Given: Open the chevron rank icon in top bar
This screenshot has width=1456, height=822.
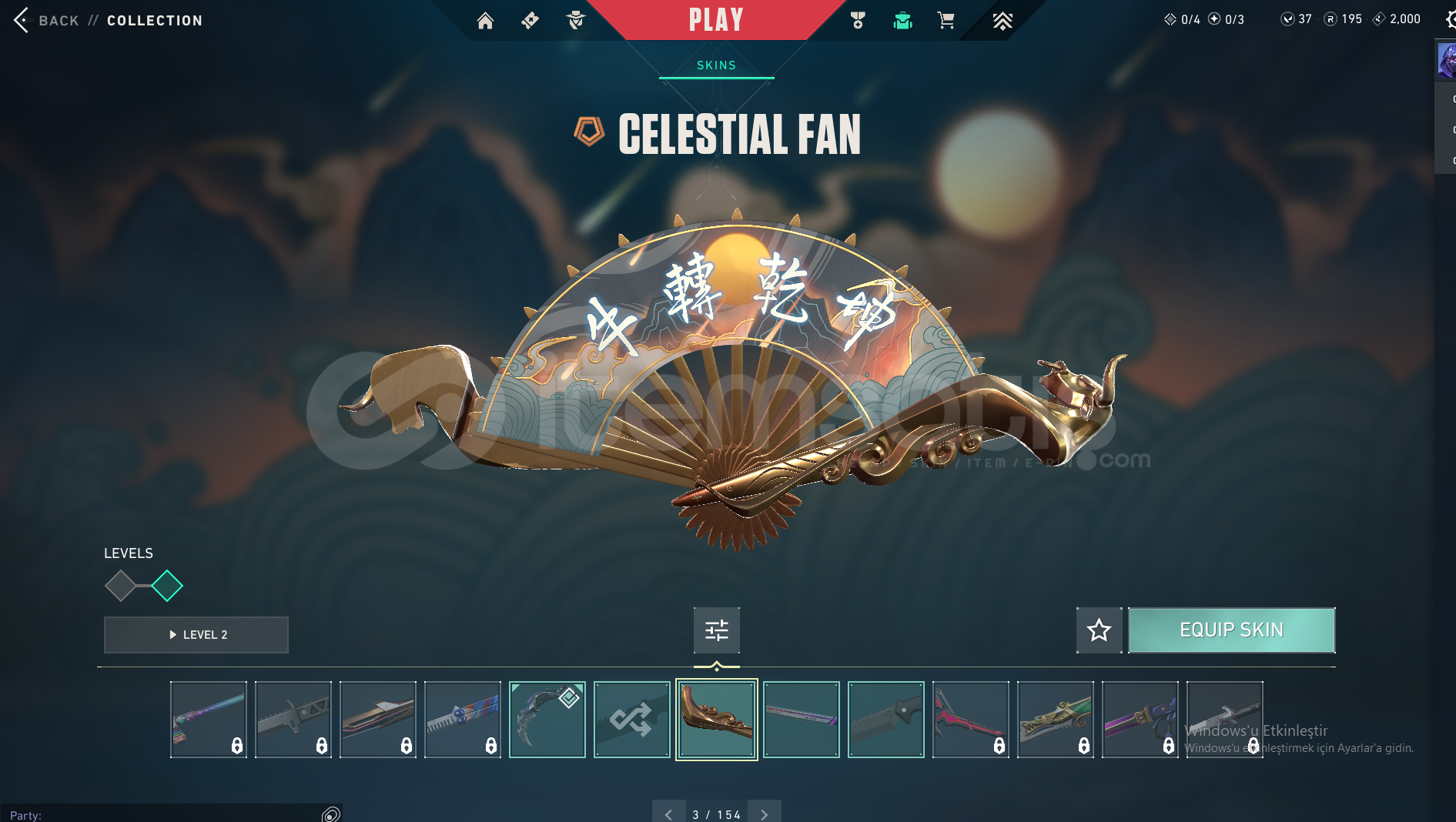Looking at the screenshot, I should [x=1002, y=21].
